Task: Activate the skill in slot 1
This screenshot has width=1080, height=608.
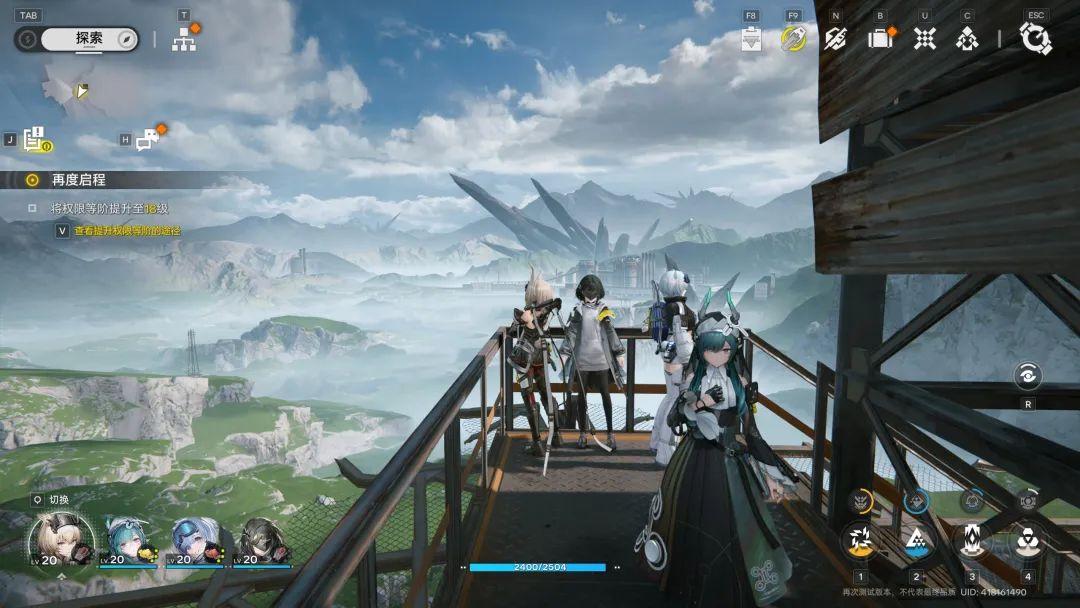Action: (x=859, y=541)
